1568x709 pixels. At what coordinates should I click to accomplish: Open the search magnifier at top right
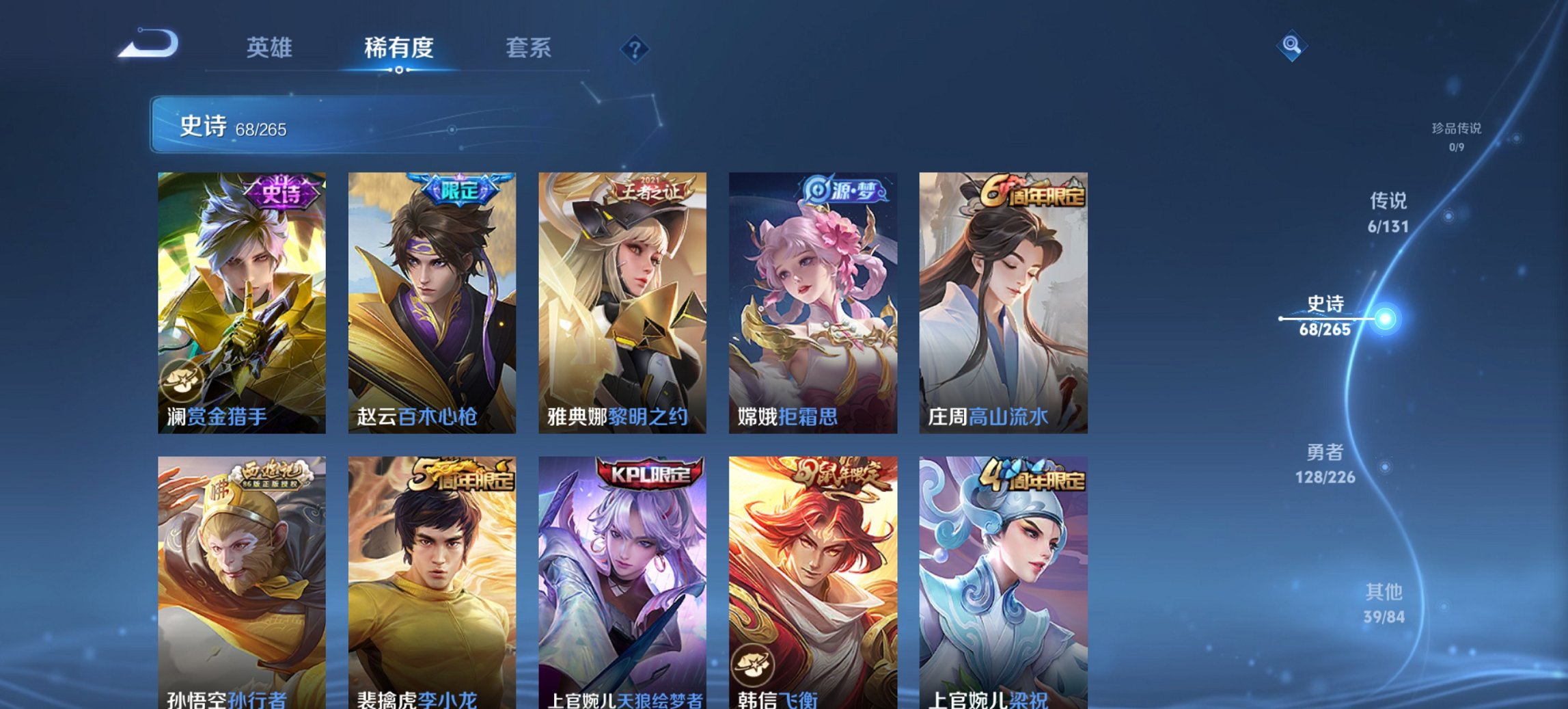pos(1291,45)
